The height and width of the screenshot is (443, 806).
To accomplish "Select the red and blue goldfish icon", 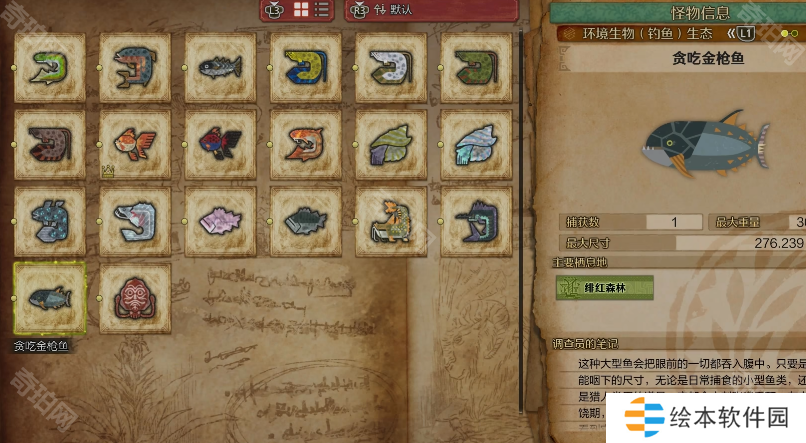I will click(220, 145).
